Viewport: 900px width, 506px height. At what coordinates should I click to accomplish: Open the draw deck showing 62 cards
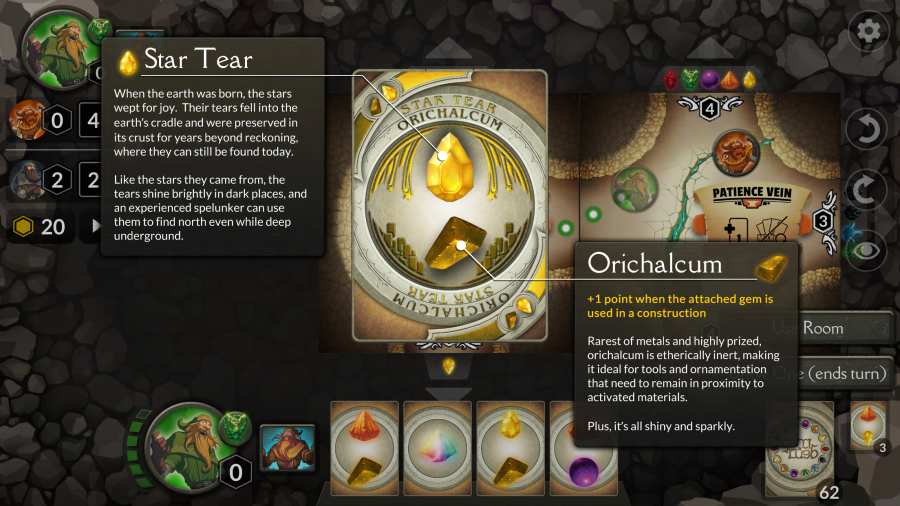pos(800,448)
